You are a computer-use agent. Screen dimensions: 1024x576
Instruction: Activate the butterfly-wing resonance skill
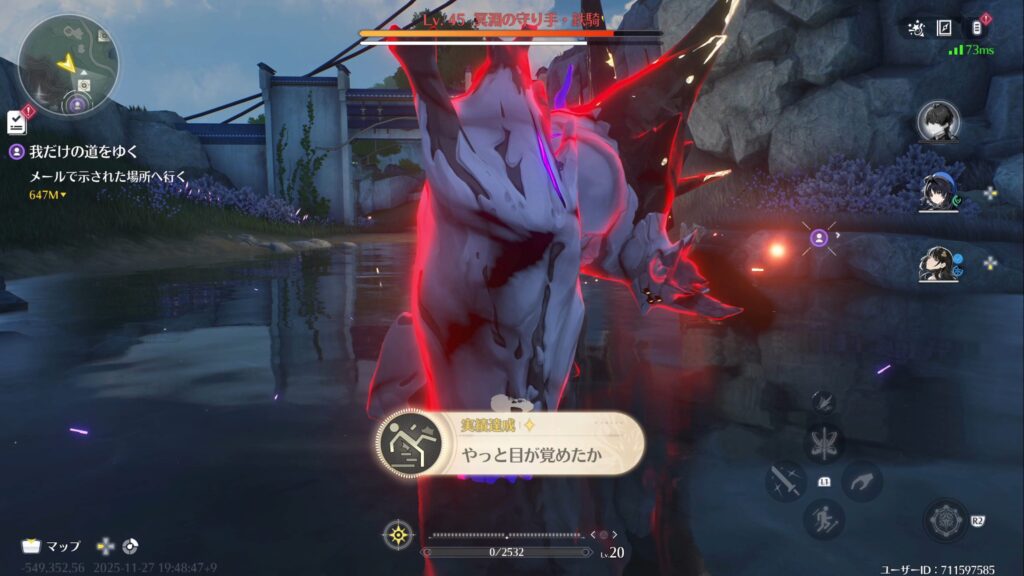click(826, 443)
